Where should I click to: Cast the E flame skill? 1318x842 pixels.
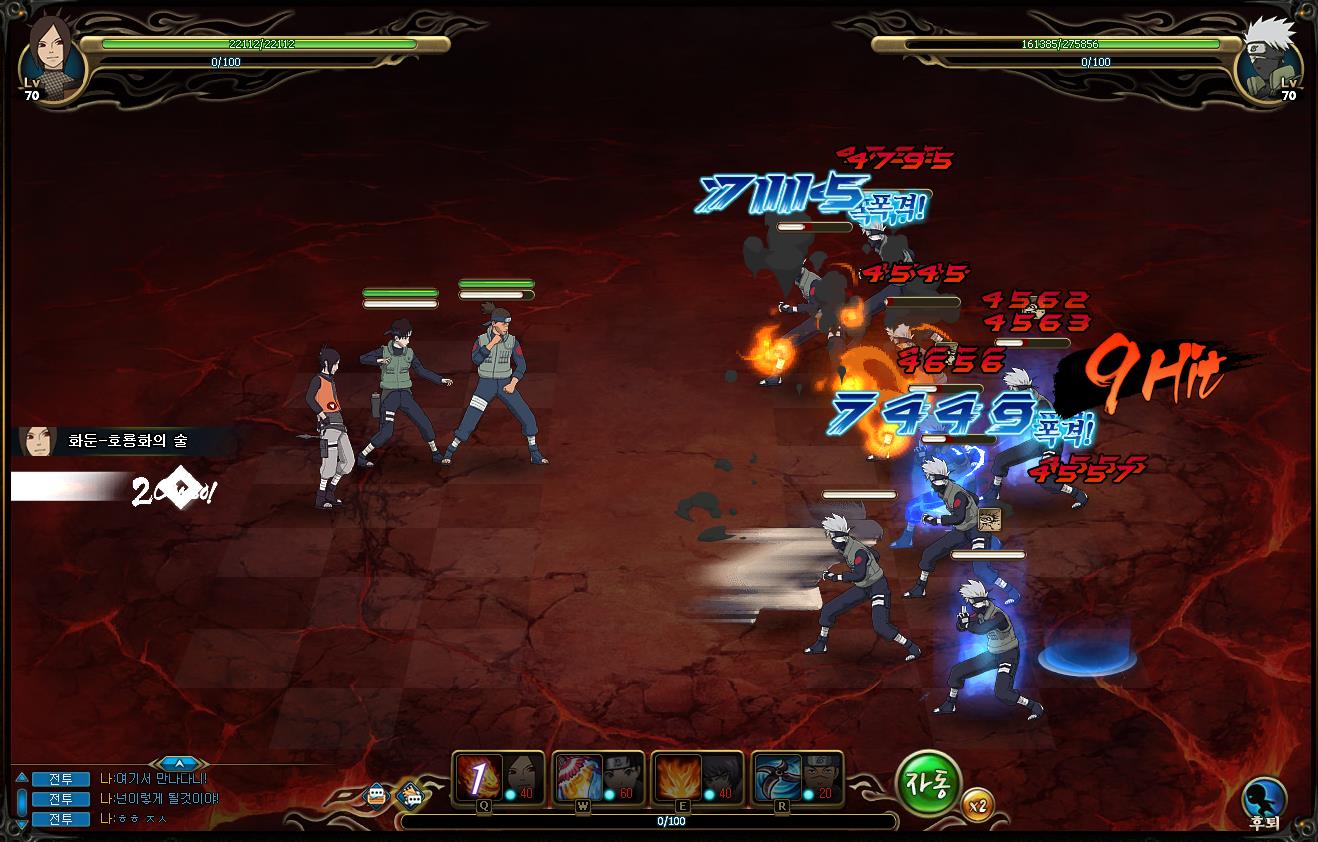coord(678,778)
